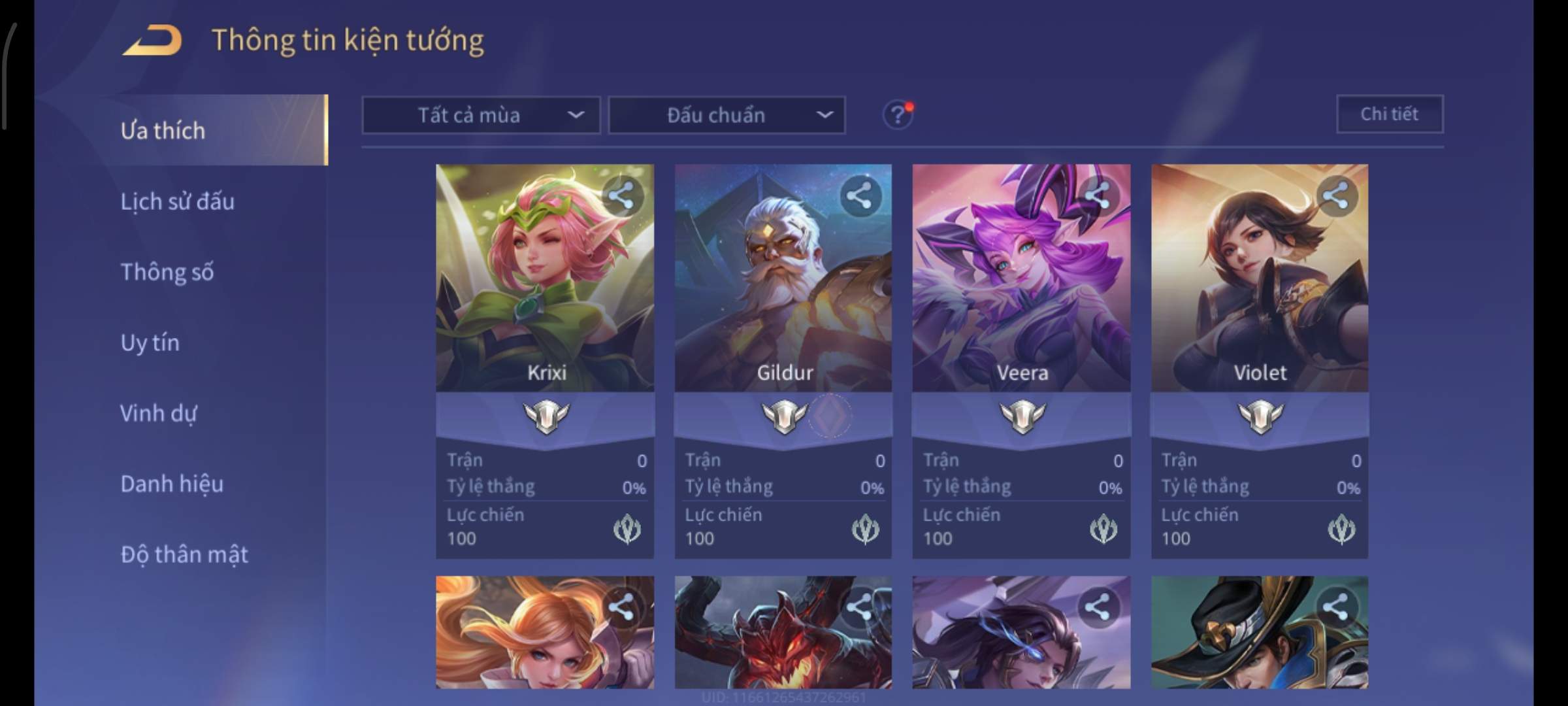View the Độ thân mật tab

(x=184, y=554)
